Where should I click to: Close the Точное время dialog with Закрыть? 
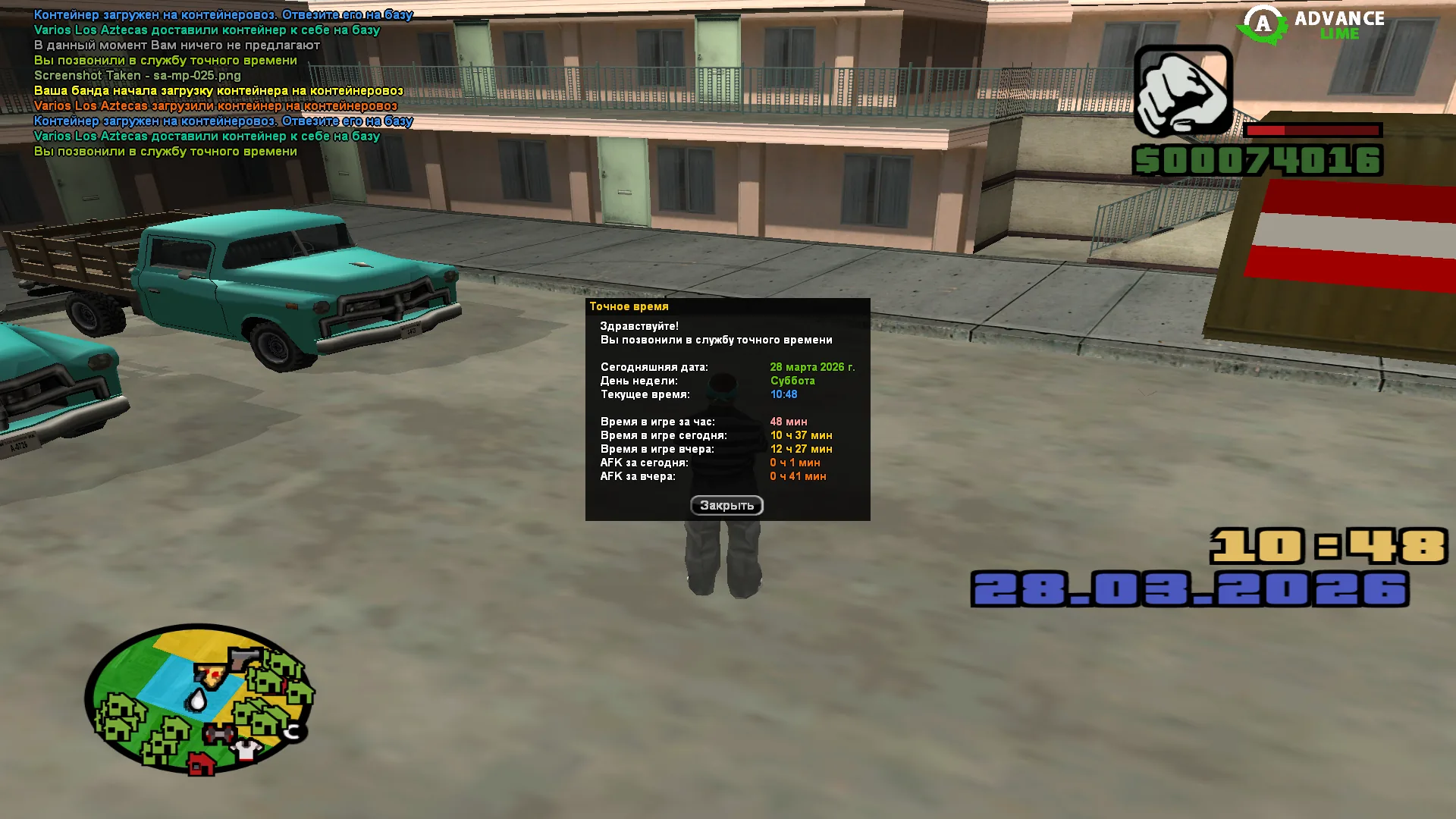point(726,505)
